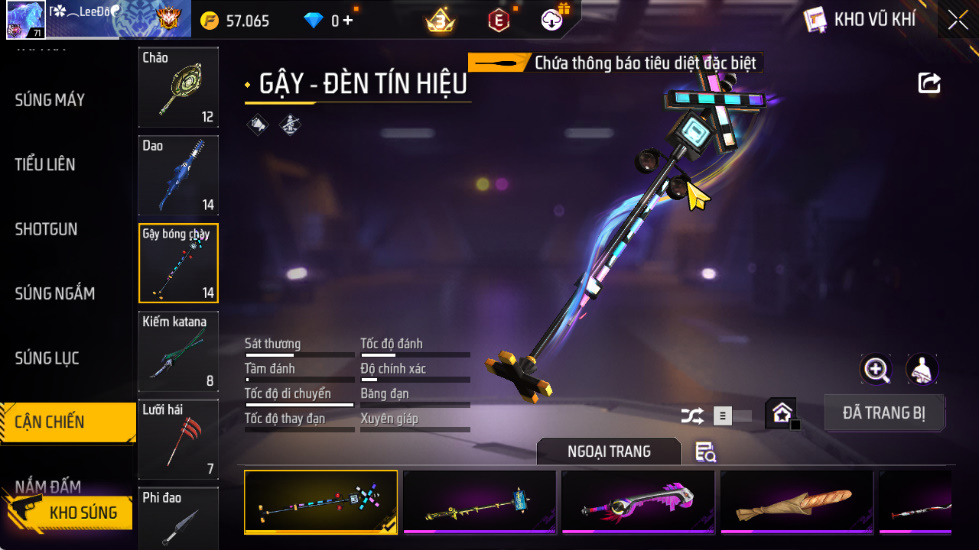Click the ĐÃ TRANG BỊ button
Image resolution: width=979 pixels, height=550 pixels.
pyautogui.click(x=884, y=413)
